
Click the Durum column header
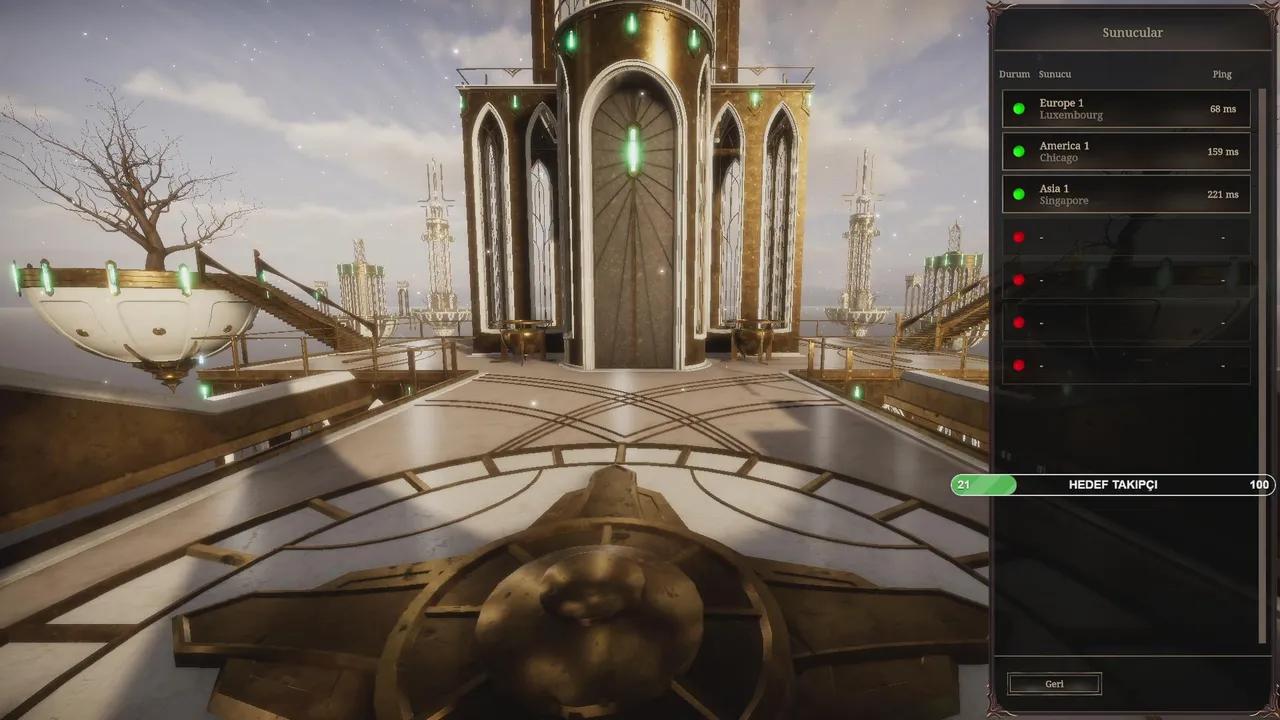(1014, 73)
